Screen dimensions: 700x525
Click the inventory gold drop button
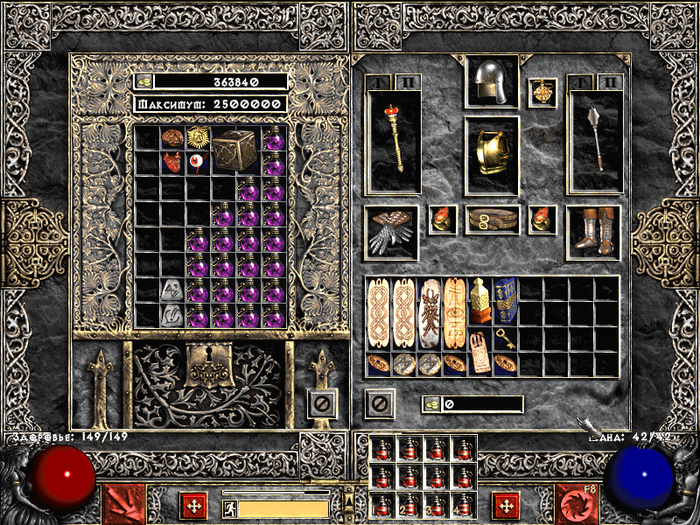click(x=433, y=404)
